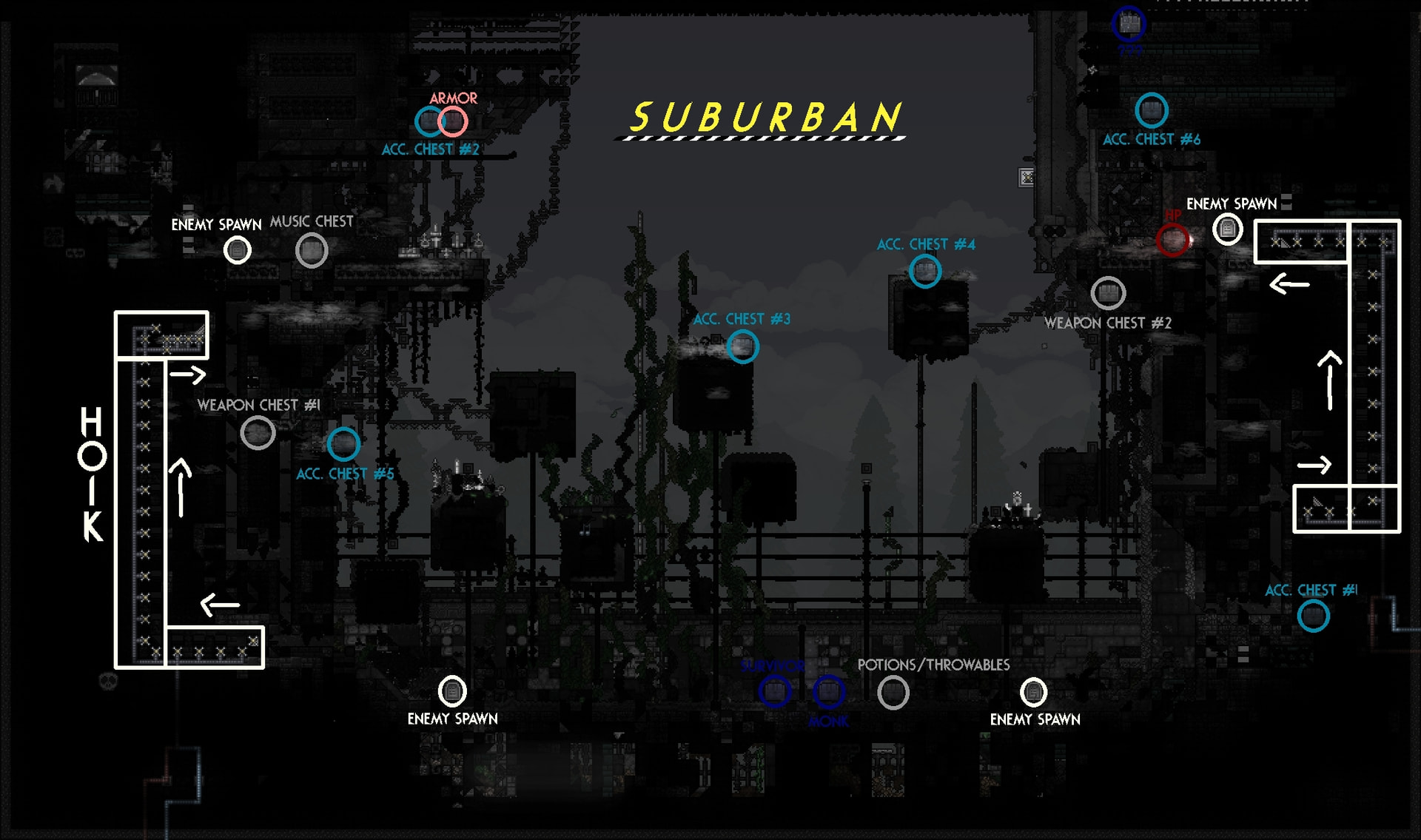Select the Acc. Chest #1 marker

pos(1313,616)
